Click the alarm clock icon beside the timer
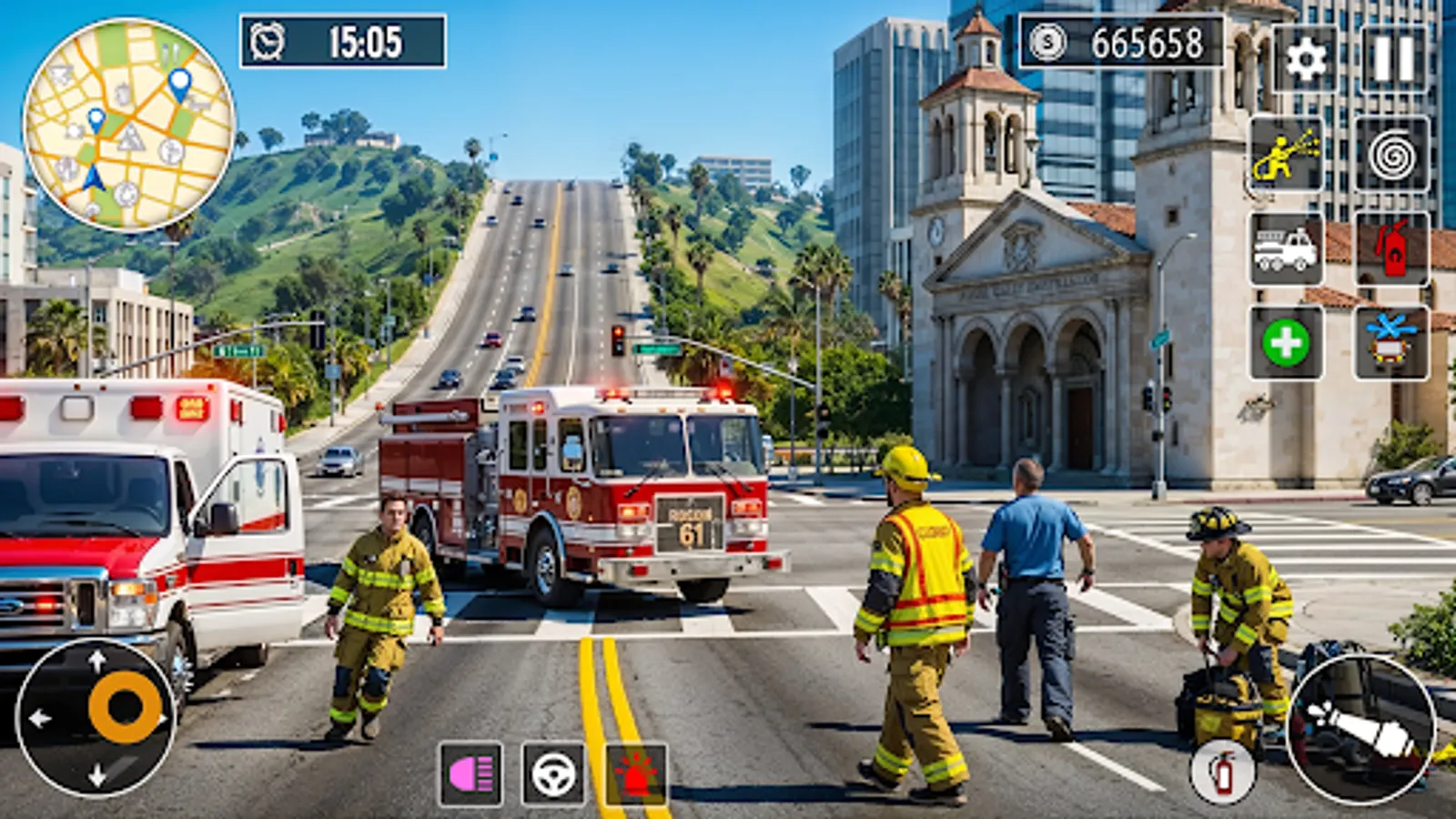1456x819 pixels. point(265,41)
